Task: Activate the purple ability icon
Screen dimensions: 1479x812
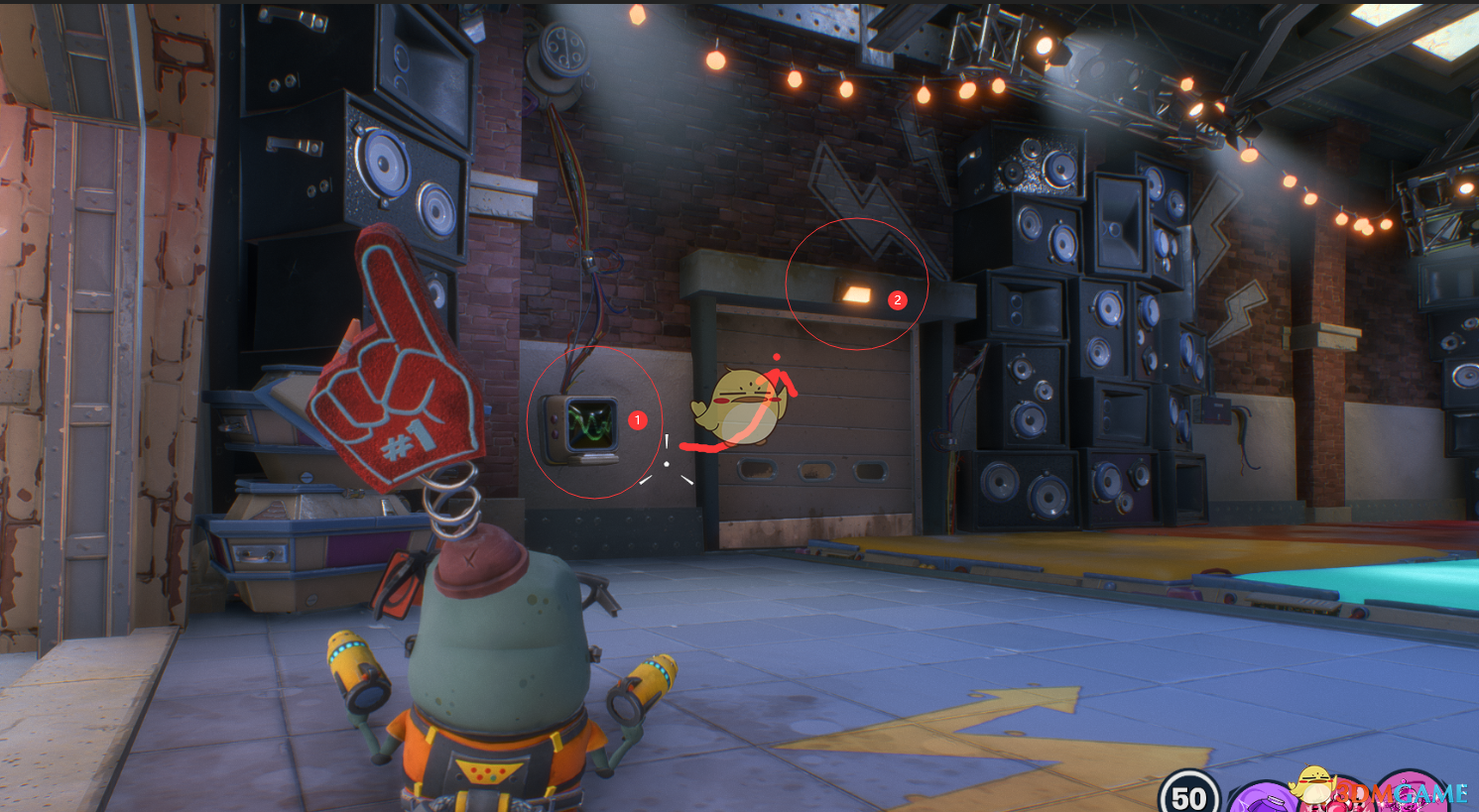Action: pos(1262,799)
